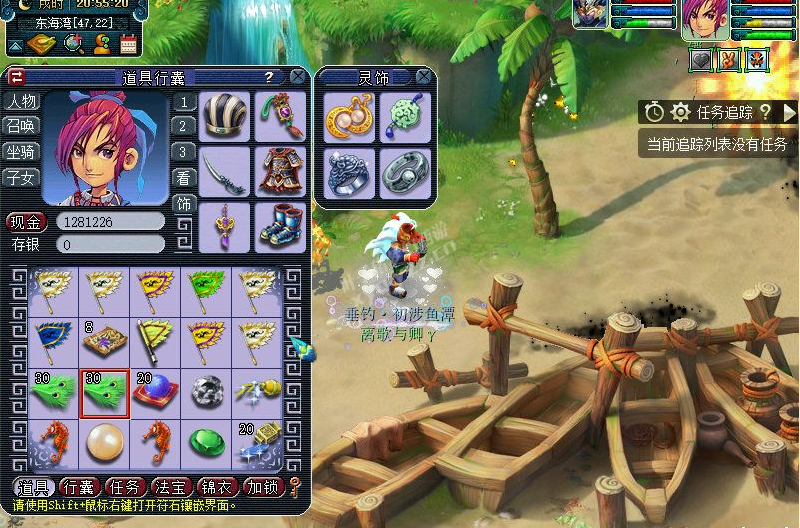
Task: Click the white pearl item
Action: [105, 441]
